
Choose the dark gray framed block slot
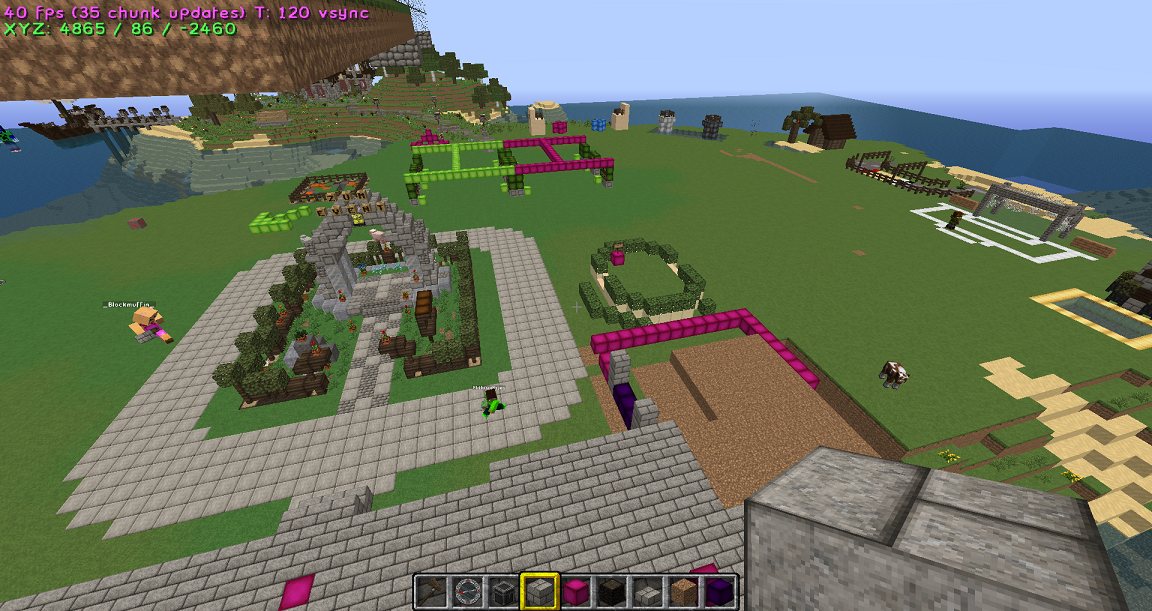coord(503,592)
